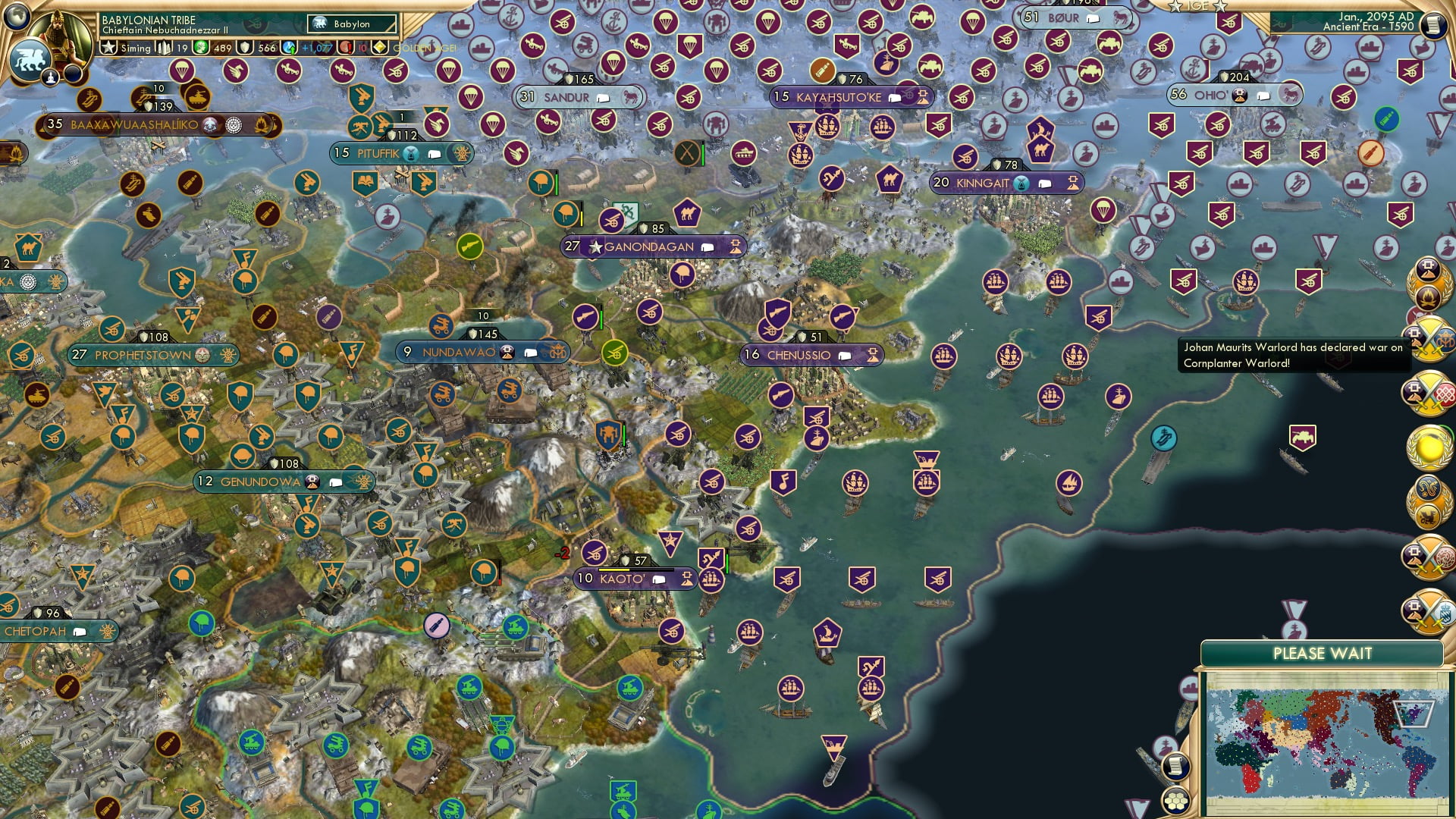Image resolution: width=1456 pixels, height=819 pixels.
Task: Open the speech bubble on SANDUR city banner
Action: pos(603,97)
